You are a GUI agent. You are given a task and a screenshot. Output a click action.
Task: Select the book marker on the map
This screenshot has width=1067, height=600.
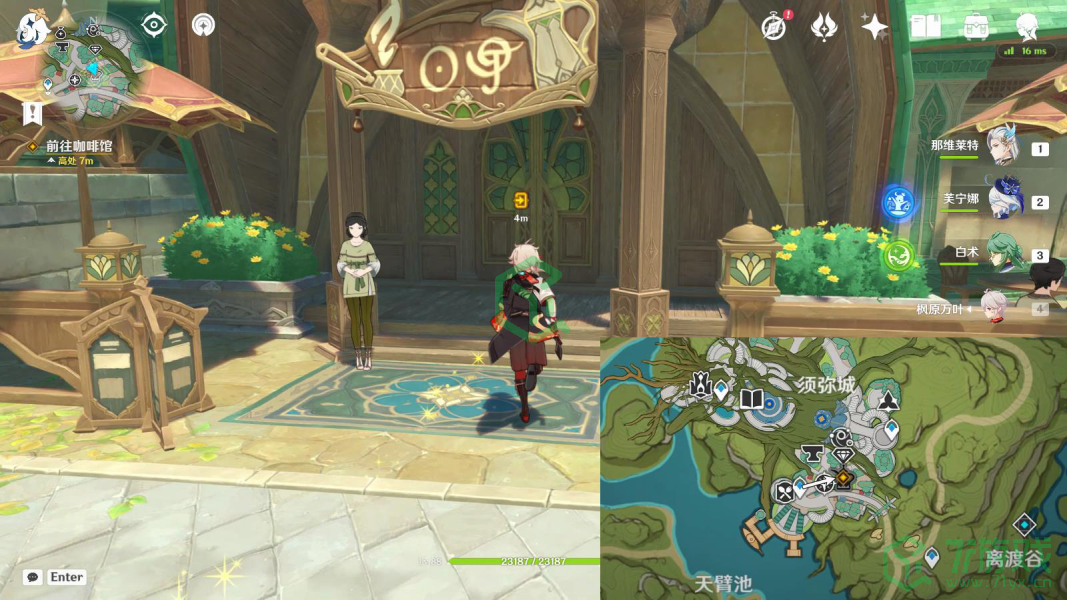click(x=751, y=400)
